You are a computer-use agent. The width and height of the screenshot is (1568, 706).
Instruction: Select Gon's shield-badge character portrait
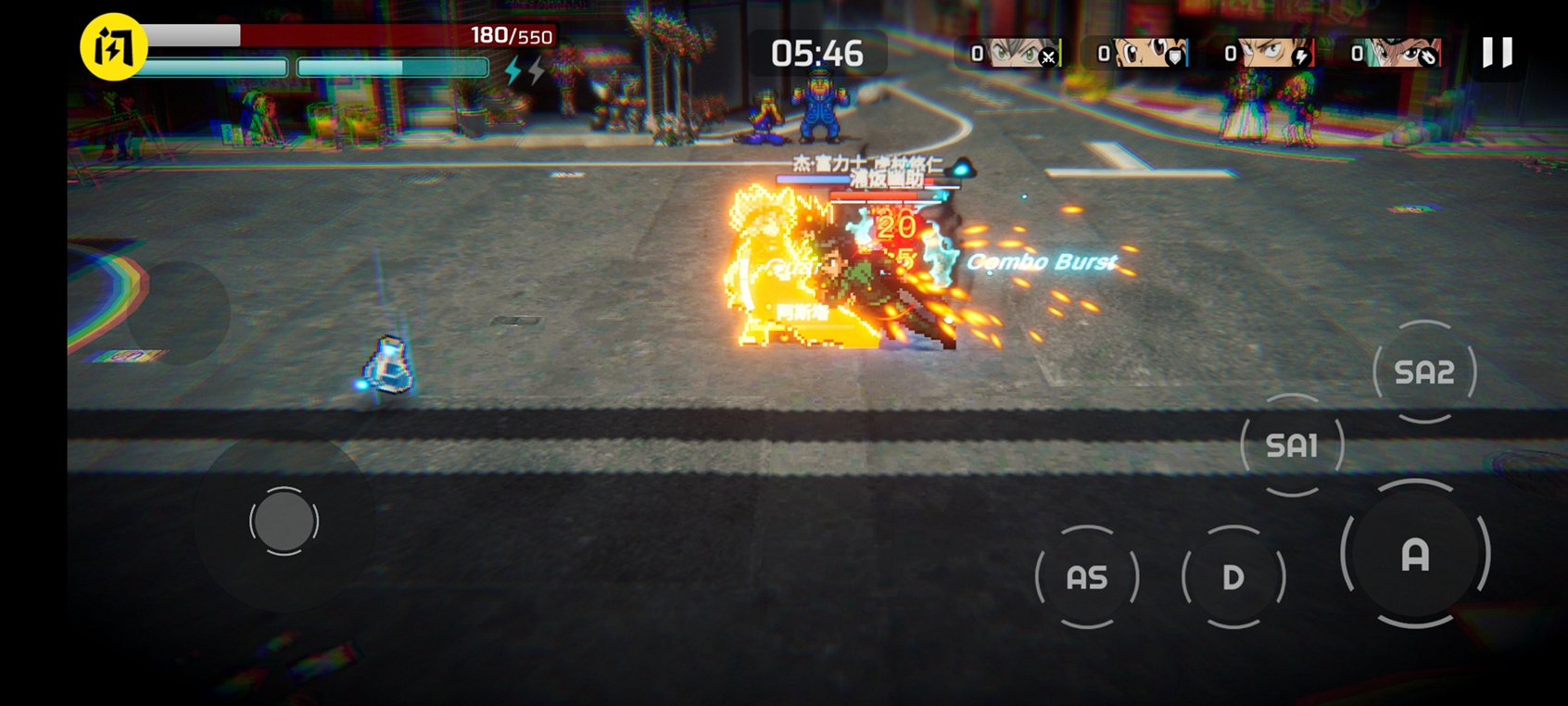1143,54
